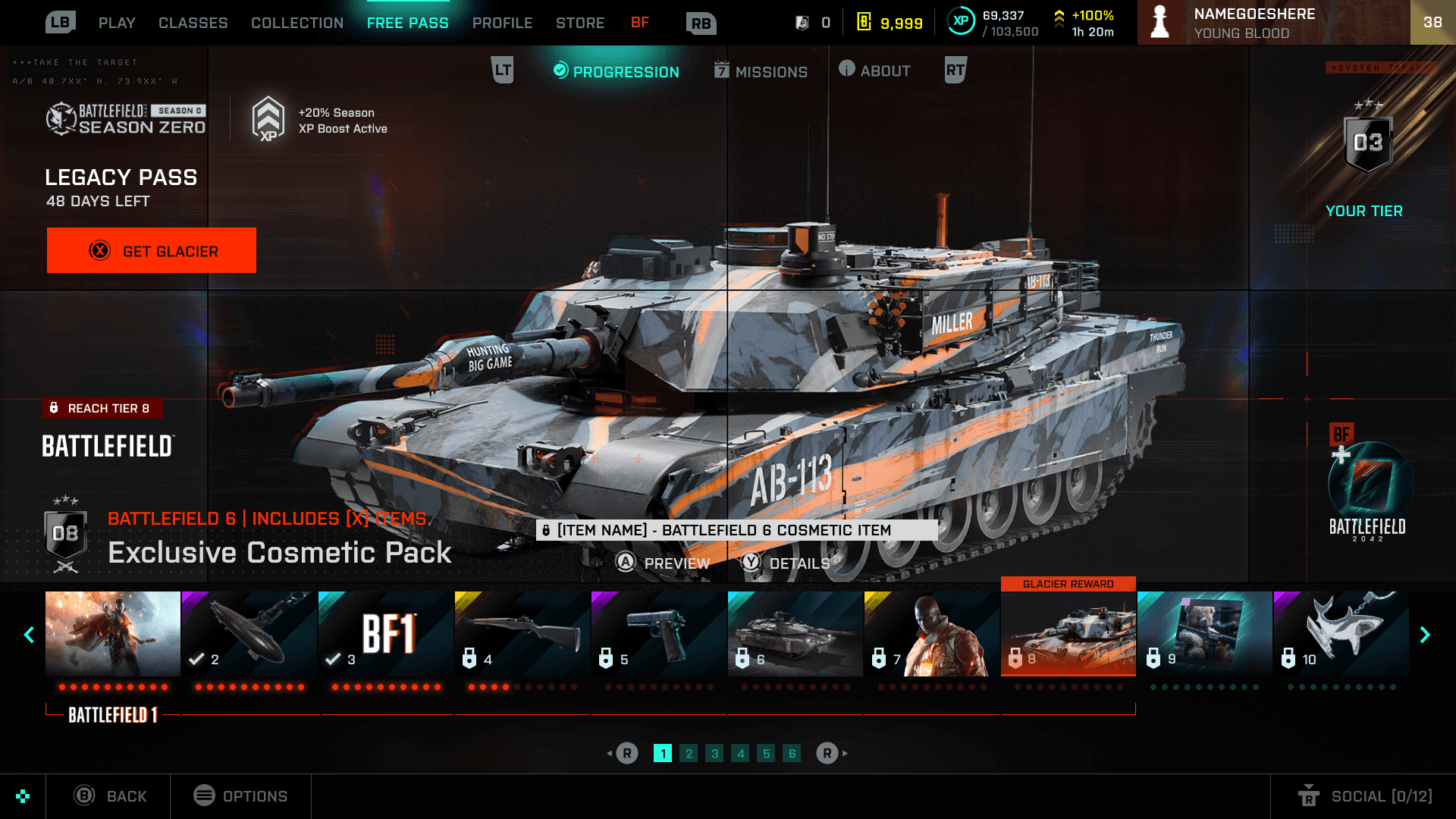
Task: Go BACK to the previous screen
Action: point(110,796)
